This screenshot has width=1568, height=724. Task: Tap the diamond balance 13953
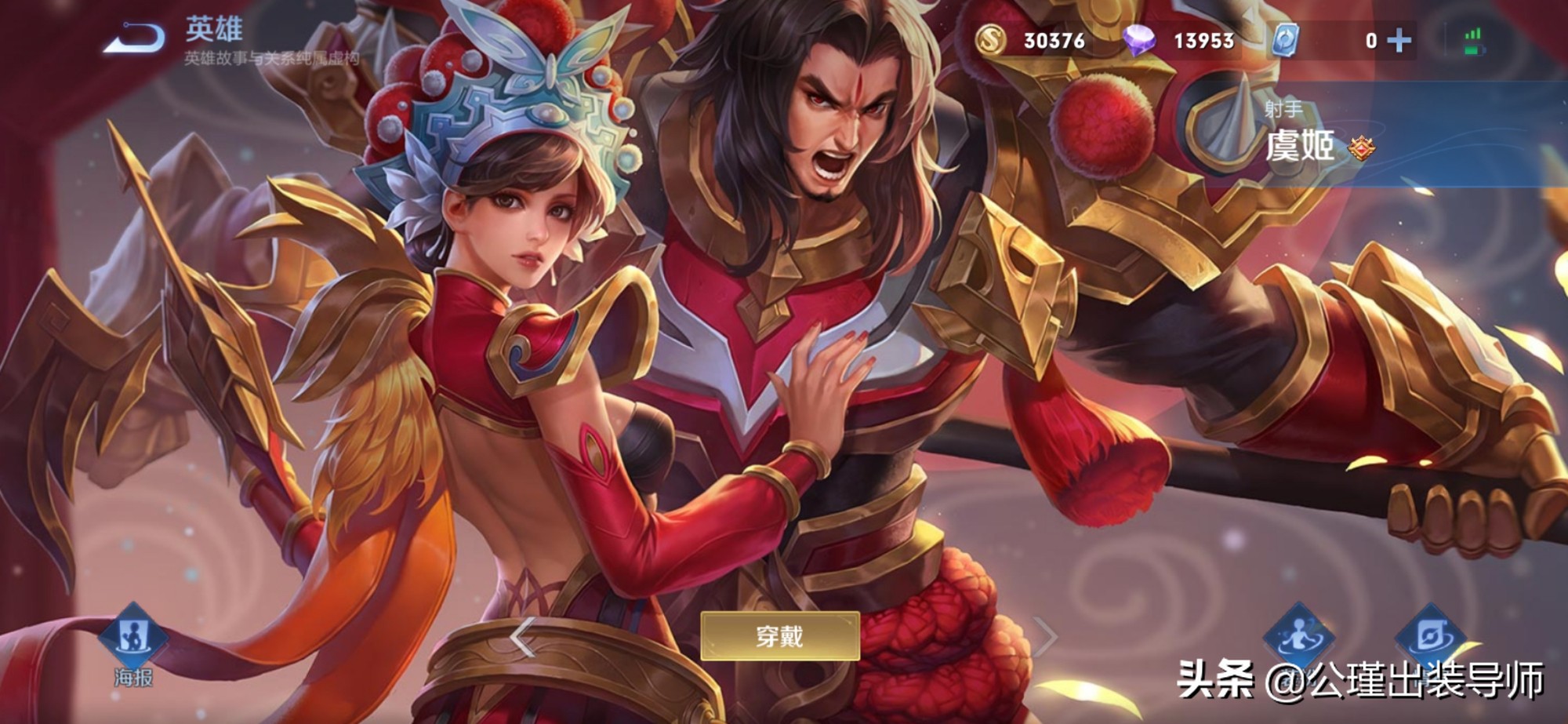[x=1203, y=38]
